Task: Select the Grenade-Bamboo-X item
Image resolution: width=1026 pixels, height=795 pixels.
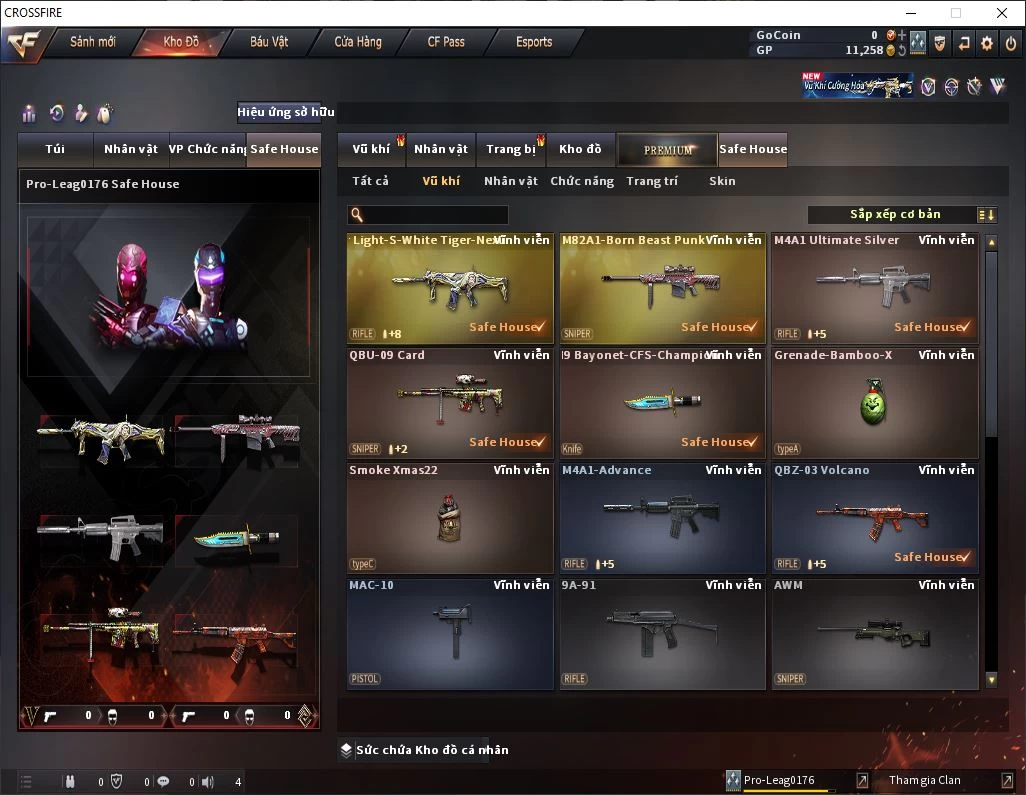Action: [x=874, y=403]
